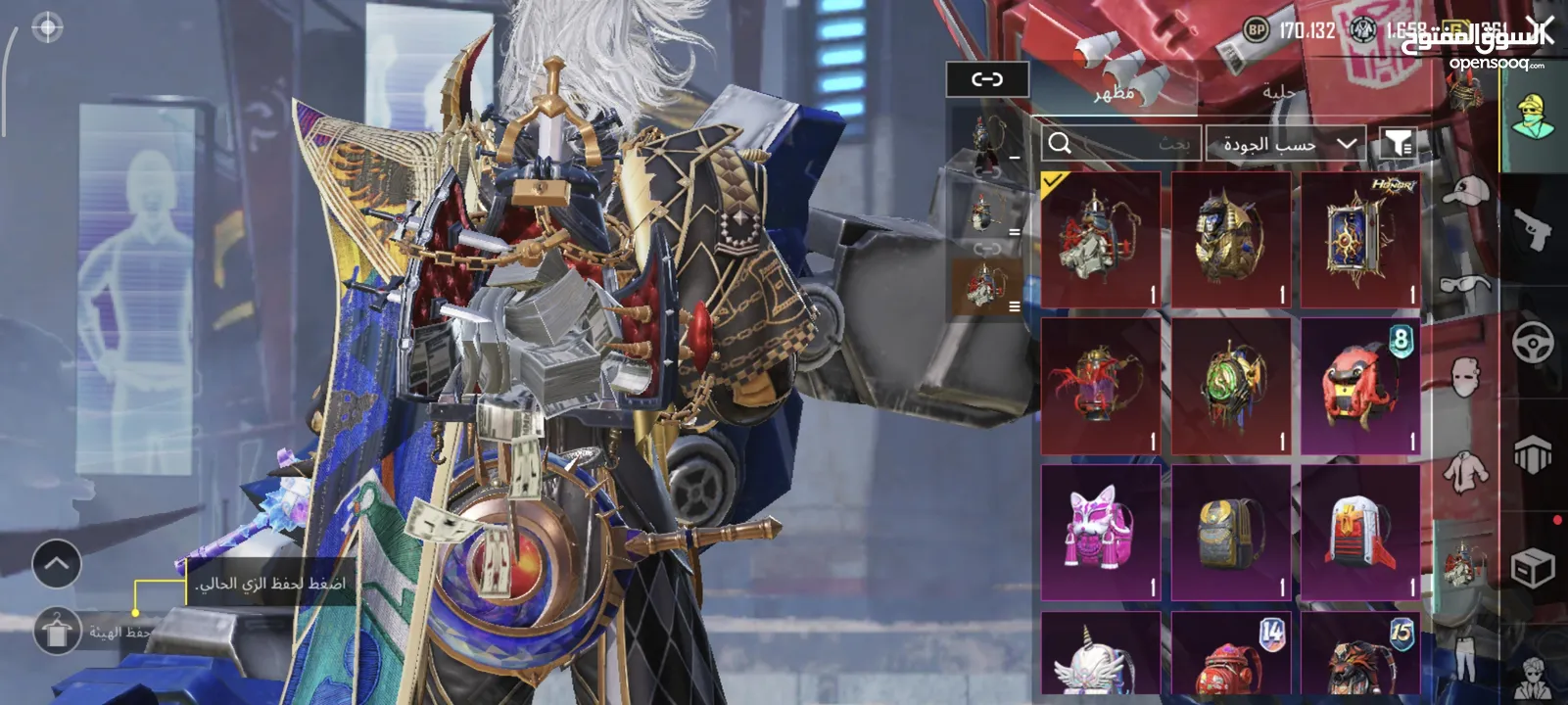The height and width of the screenshot is (705, 1568).
Task: Show the cap headwear subcategory
Action: pos(1466,192)
